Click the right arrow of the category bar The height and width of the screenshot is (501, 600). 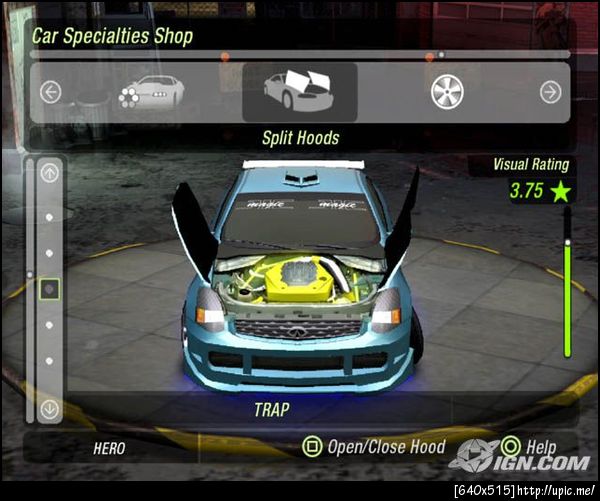point(549,92)
